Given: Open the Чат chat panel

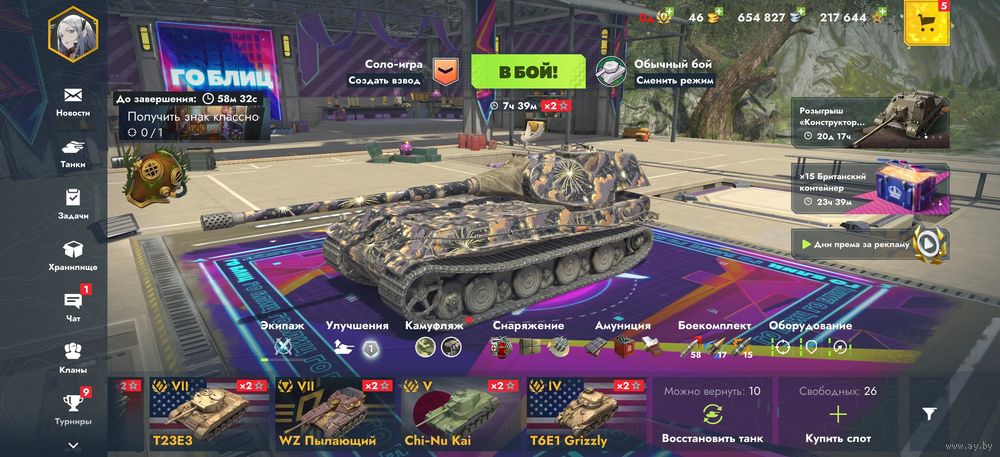Looking at the screenshot, I should (72, 306).
